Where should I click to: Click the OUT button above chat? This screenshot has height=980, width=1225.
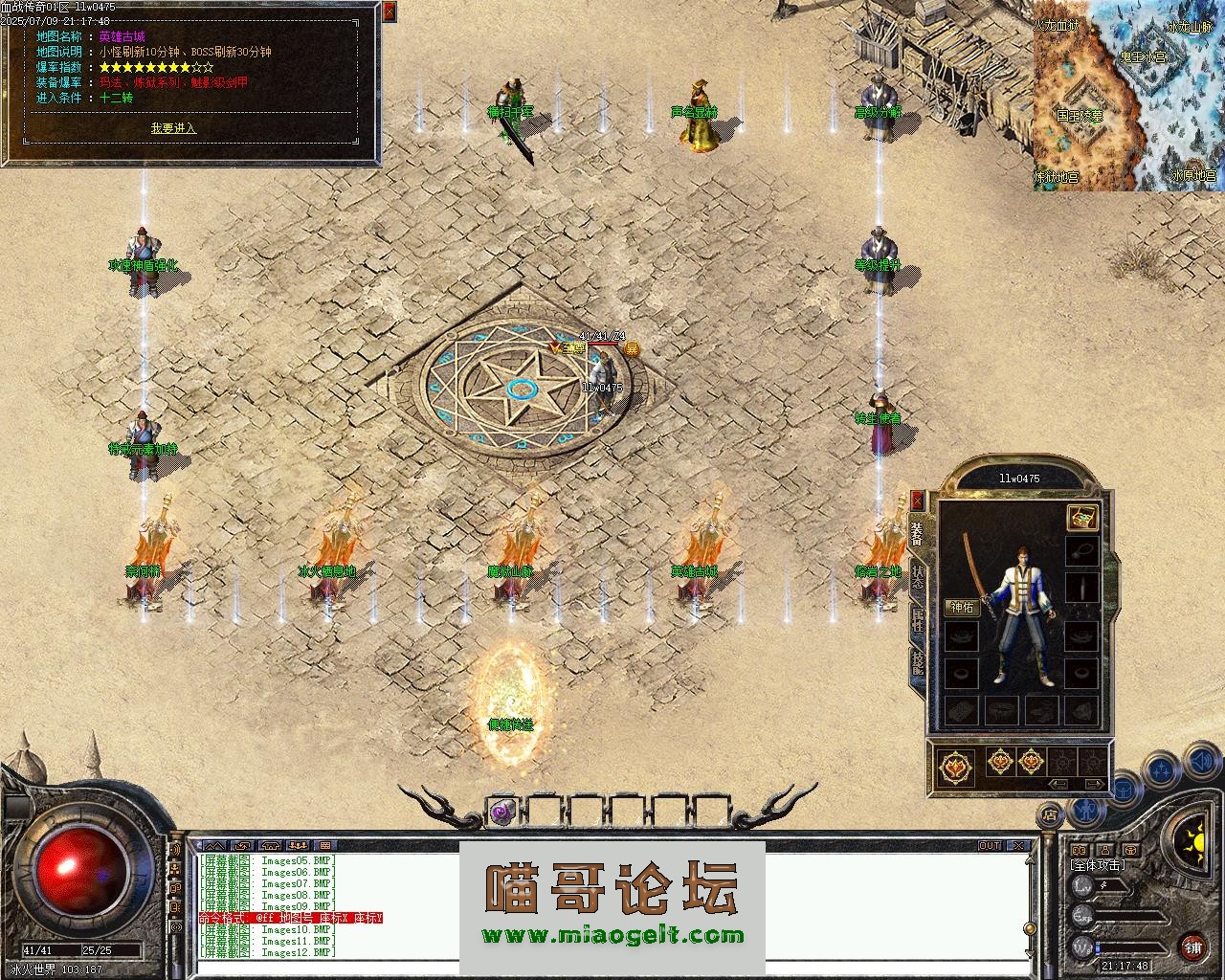click(x=989, y=846)
